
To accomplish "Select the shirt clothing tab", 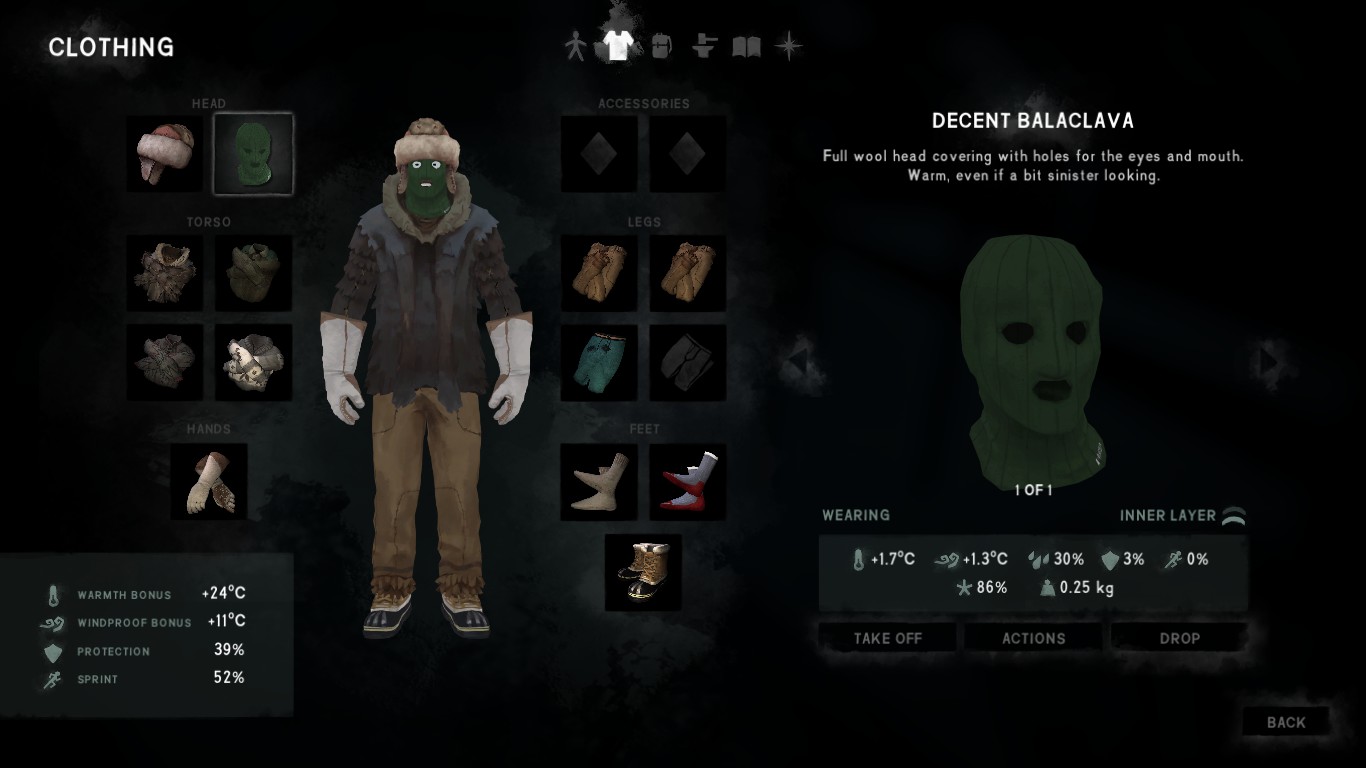I will click(617, 46).
